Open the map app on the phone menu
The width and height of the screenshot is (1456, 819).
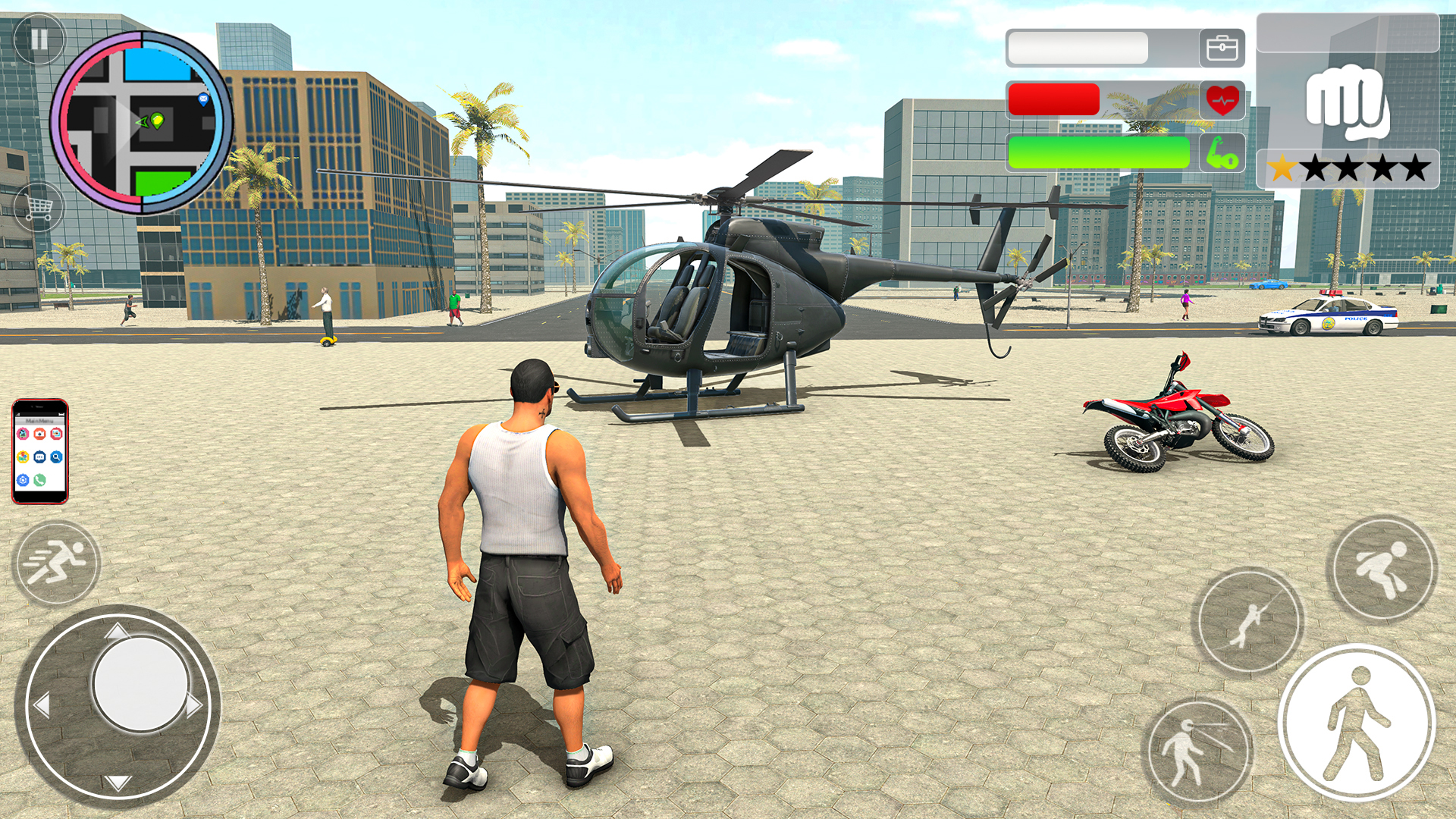coord(23,456)
